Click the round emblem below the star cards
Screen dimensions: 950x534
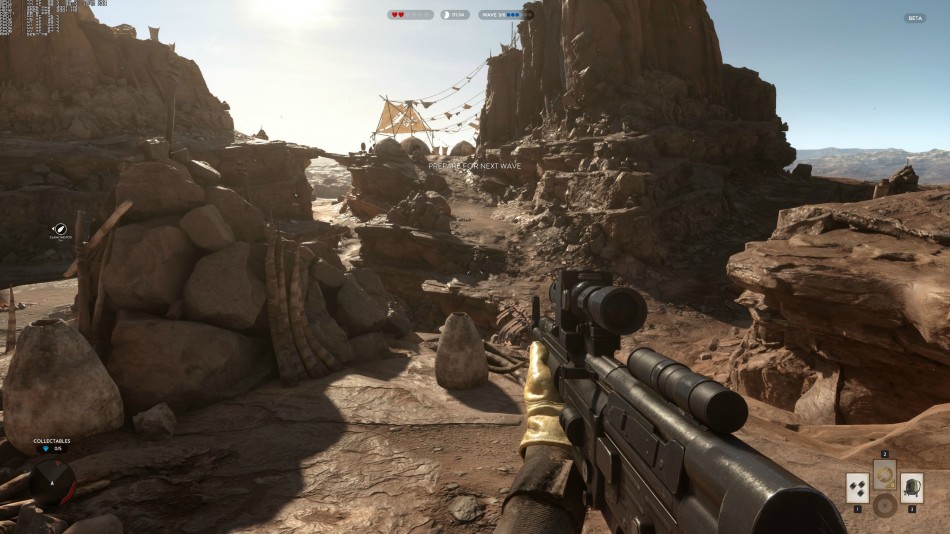885,505
